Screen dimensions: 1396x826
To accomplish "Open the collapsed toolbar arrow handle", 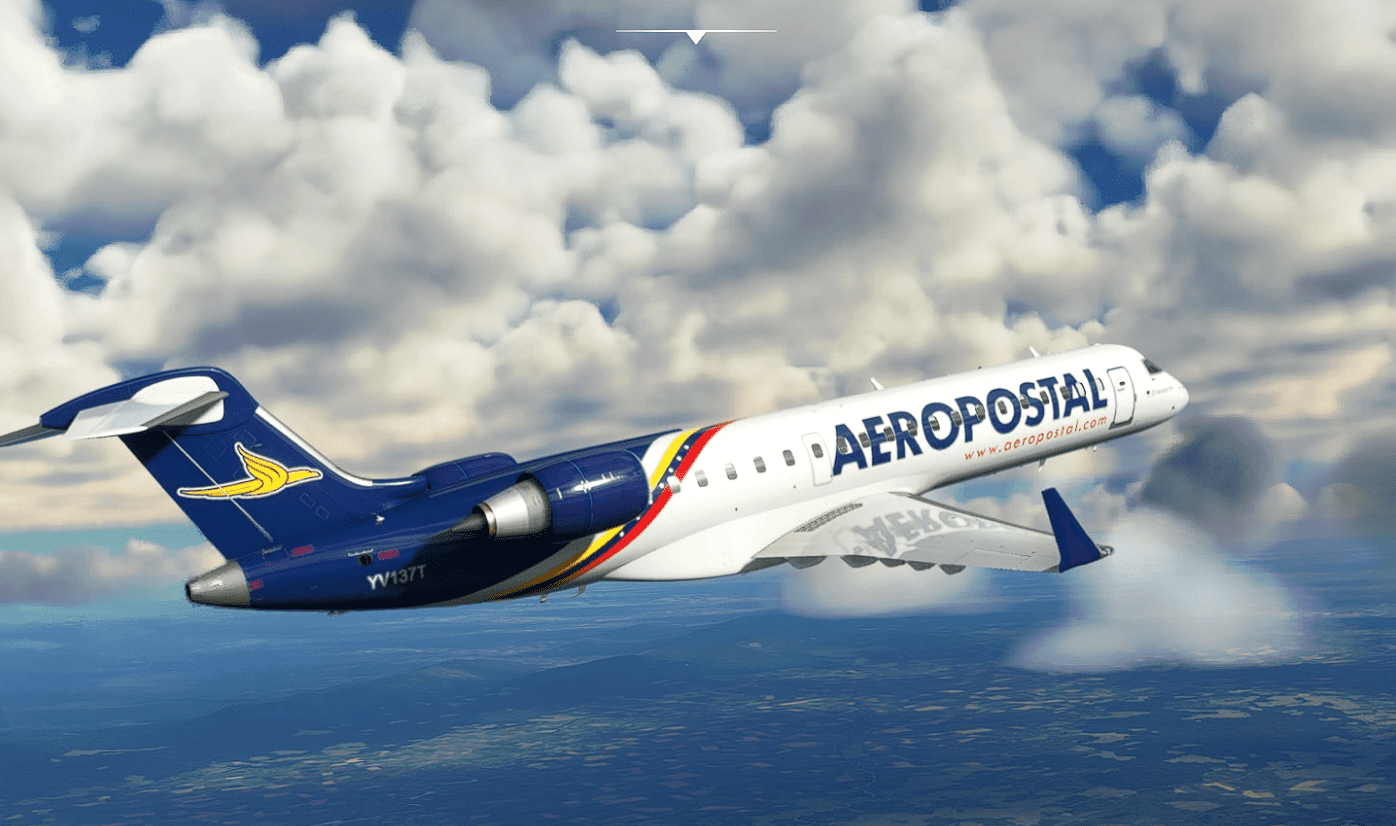I will point(696,36).
